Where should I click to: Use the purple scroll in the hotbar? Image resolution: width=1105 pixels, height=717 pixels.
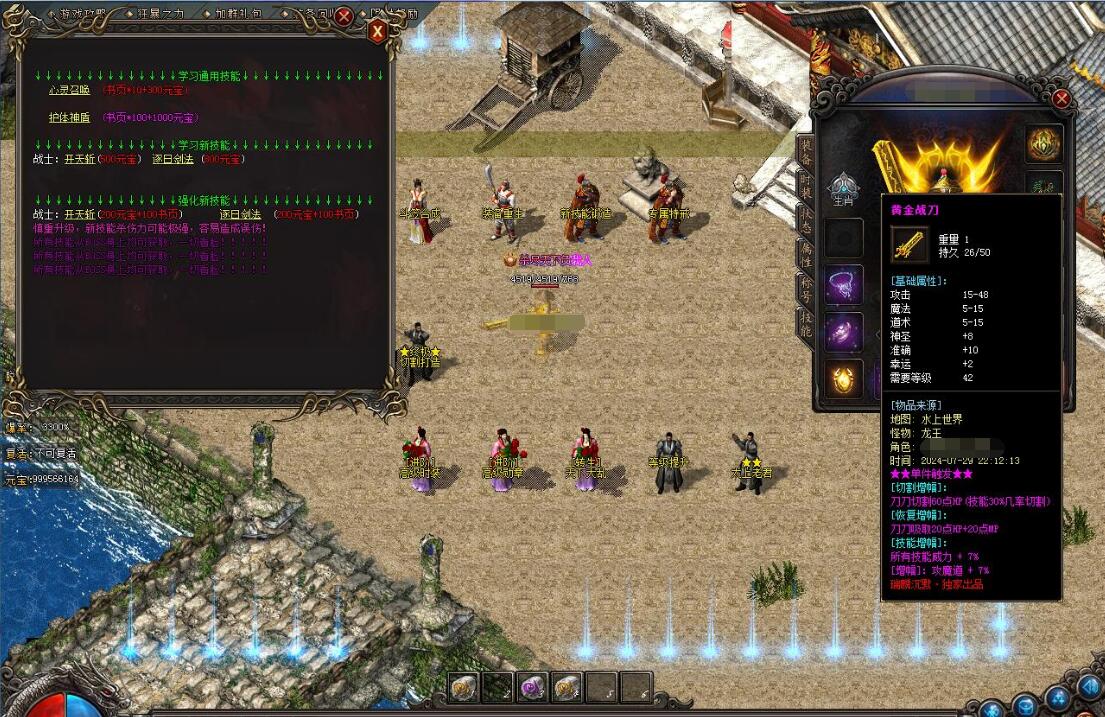click(x=533, y=686)
